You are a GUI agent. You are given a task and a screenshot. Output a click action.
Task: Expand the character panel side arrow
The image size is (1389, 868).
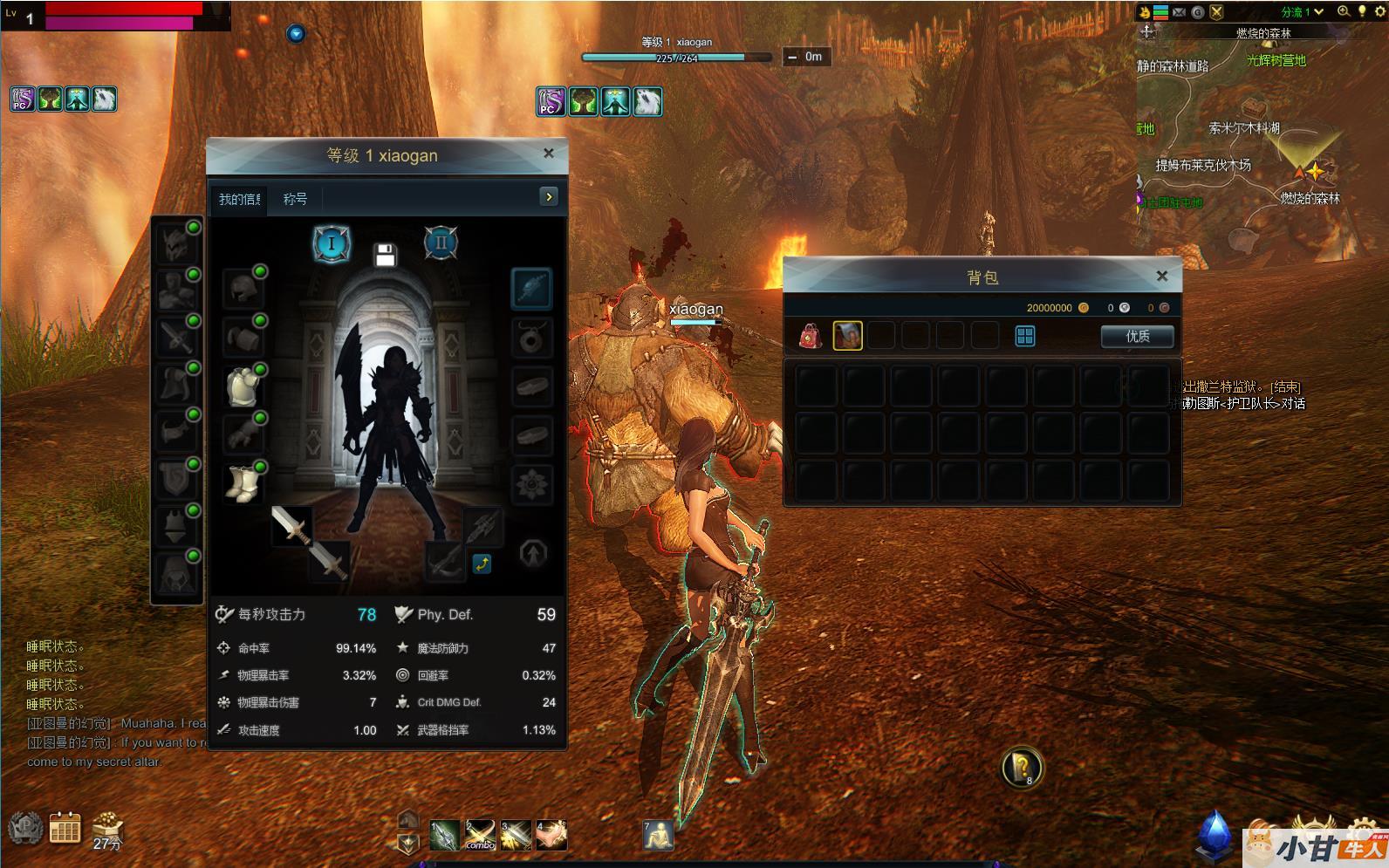click(x=549, y=197)
